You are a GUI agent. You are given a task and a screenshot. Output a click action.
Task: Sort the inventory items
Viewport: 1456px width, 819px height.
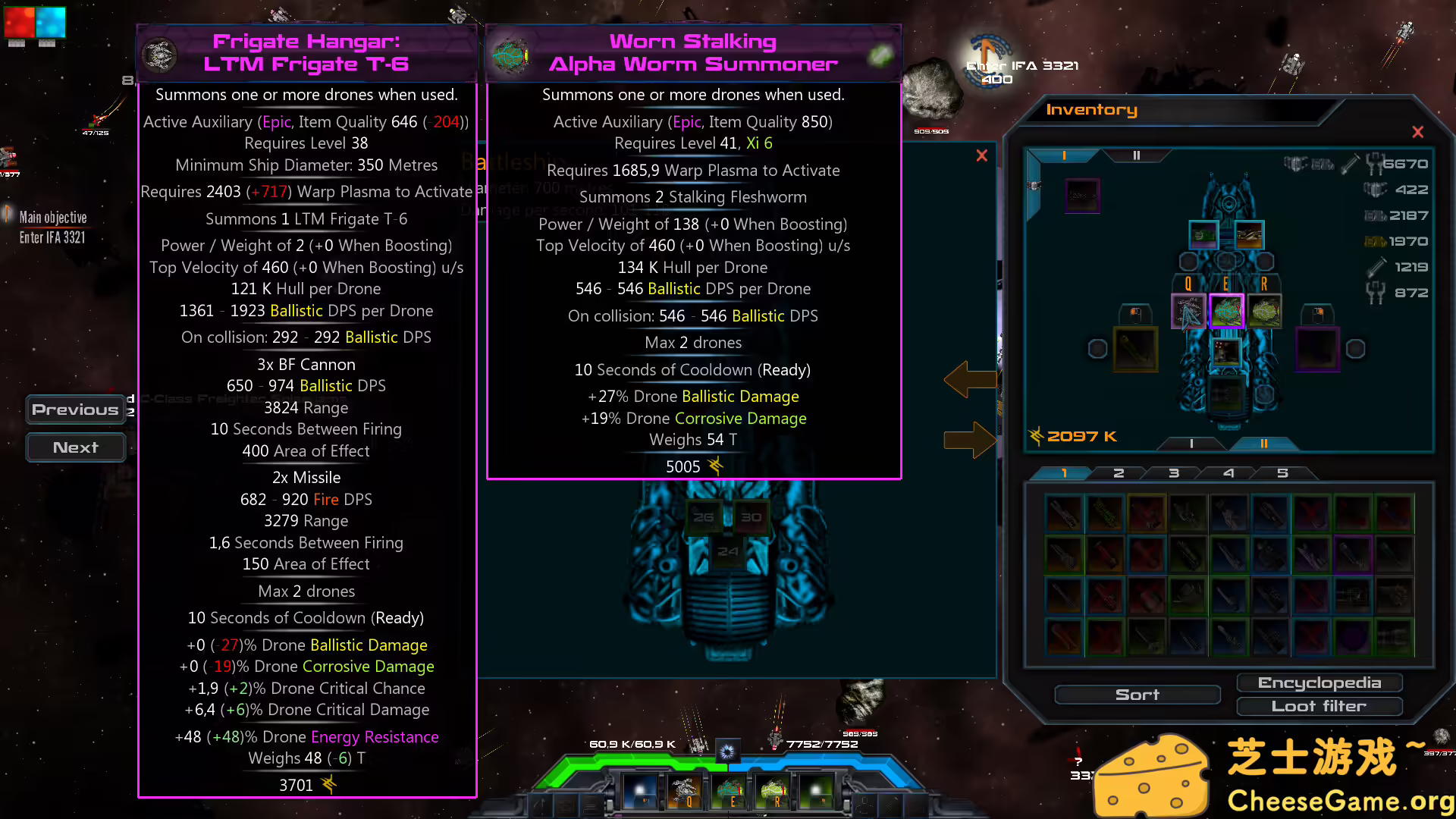1137,695
